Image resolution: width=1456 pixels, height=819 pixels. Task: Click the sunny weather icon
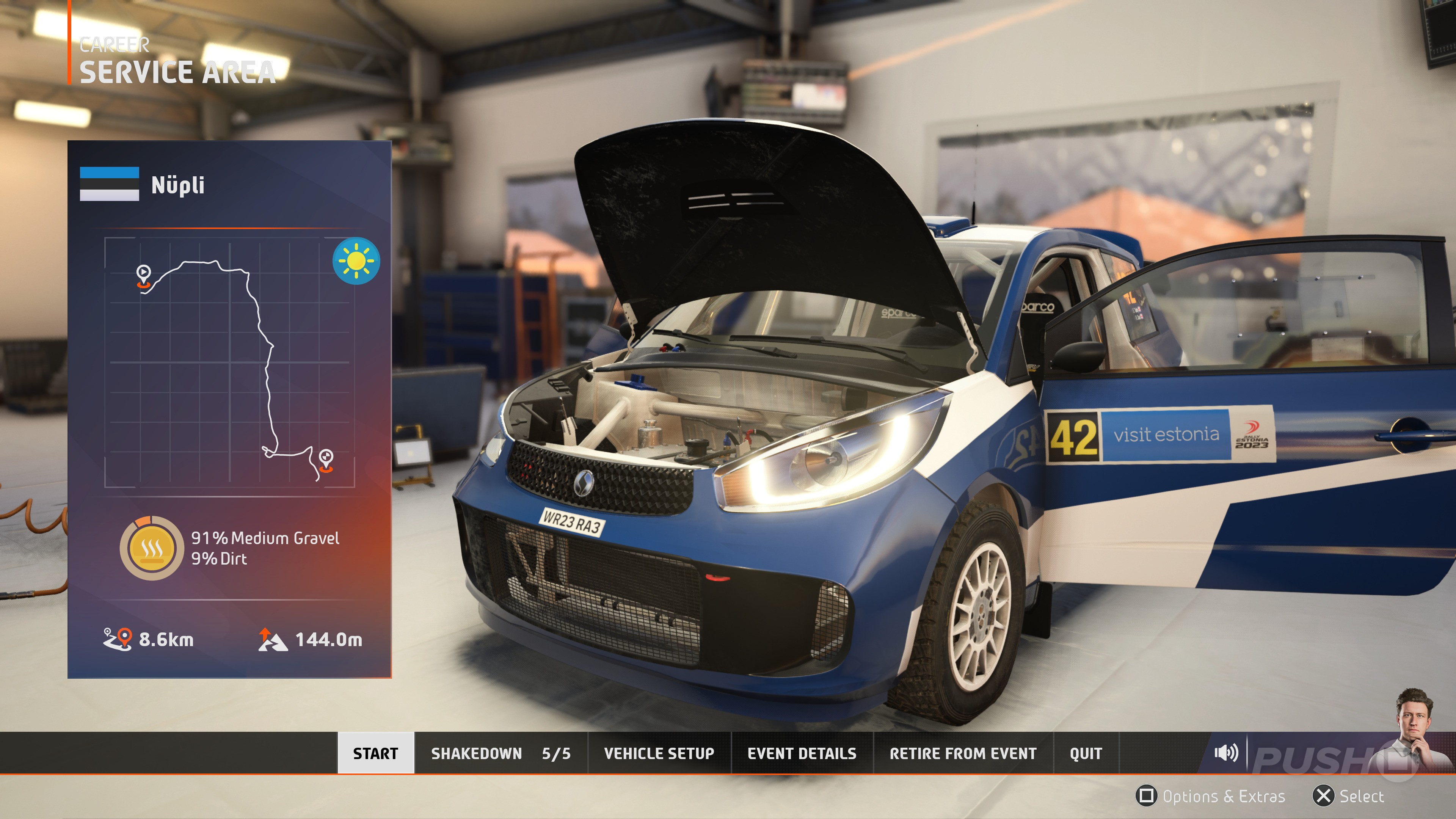click(x=356, y=260)
